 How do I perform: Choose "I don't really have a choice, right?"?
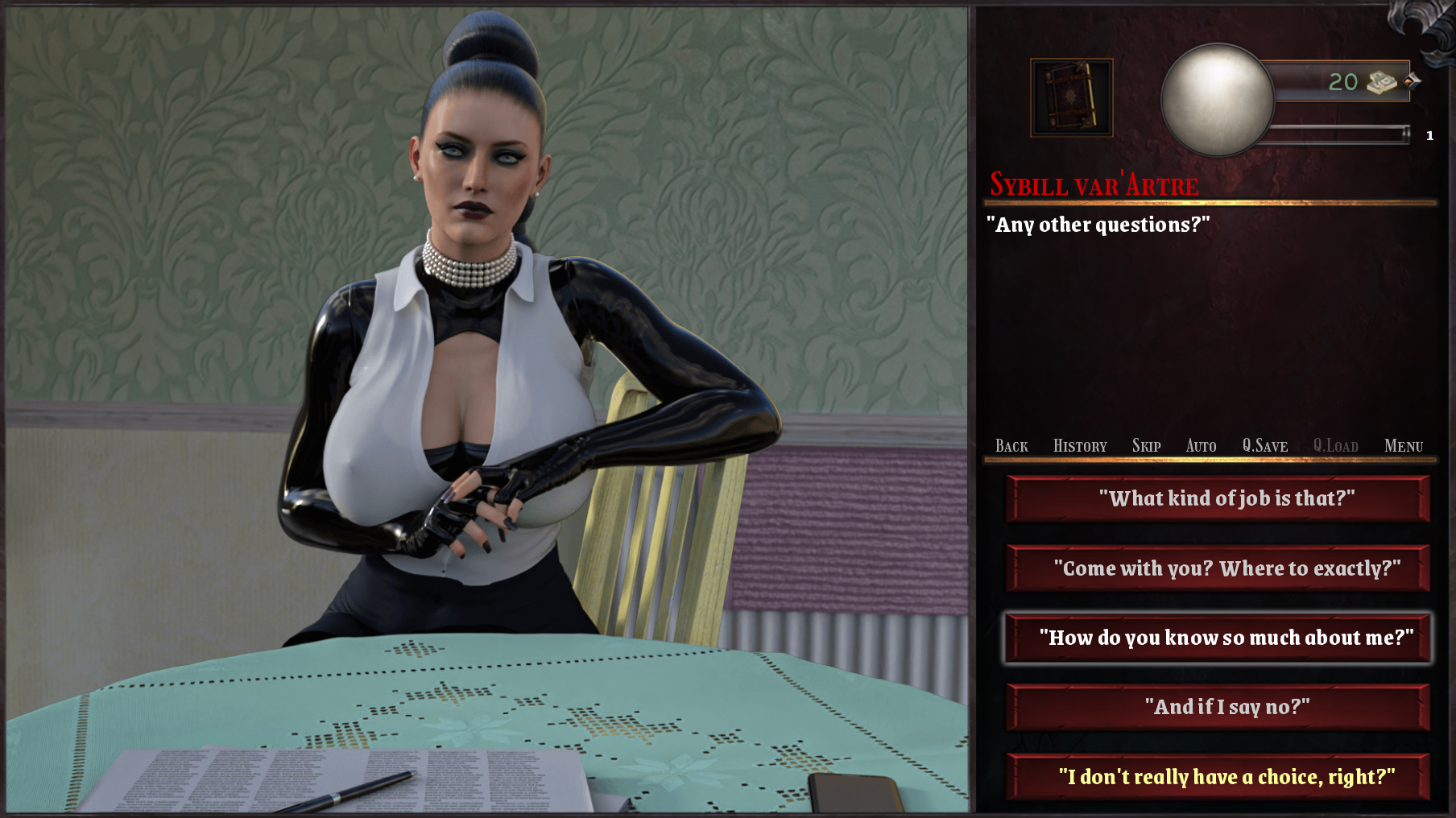tap(1218, 777)
